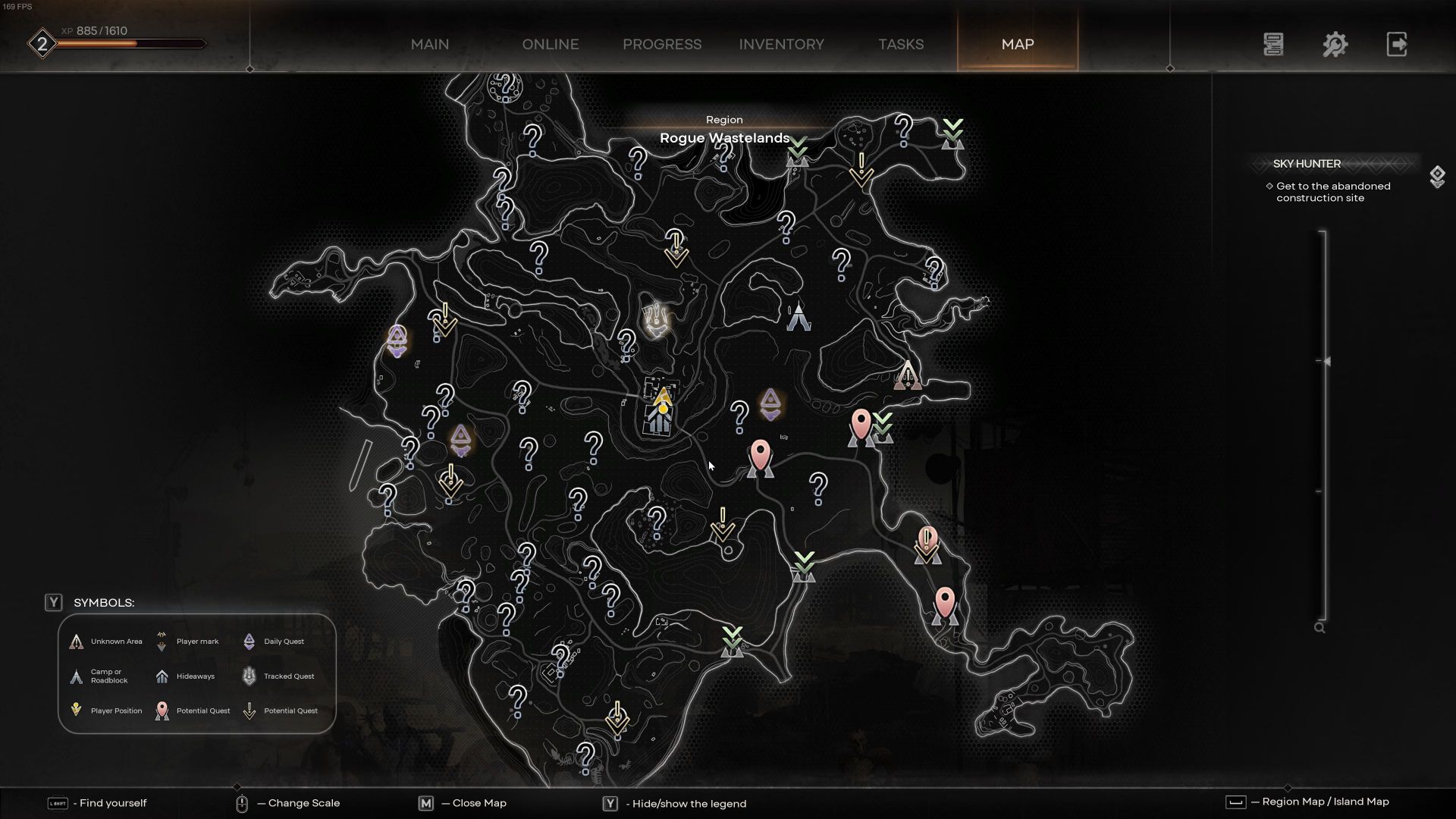
Task: Click the Hideaways legend entry
Action: click(x=186, y=676)
